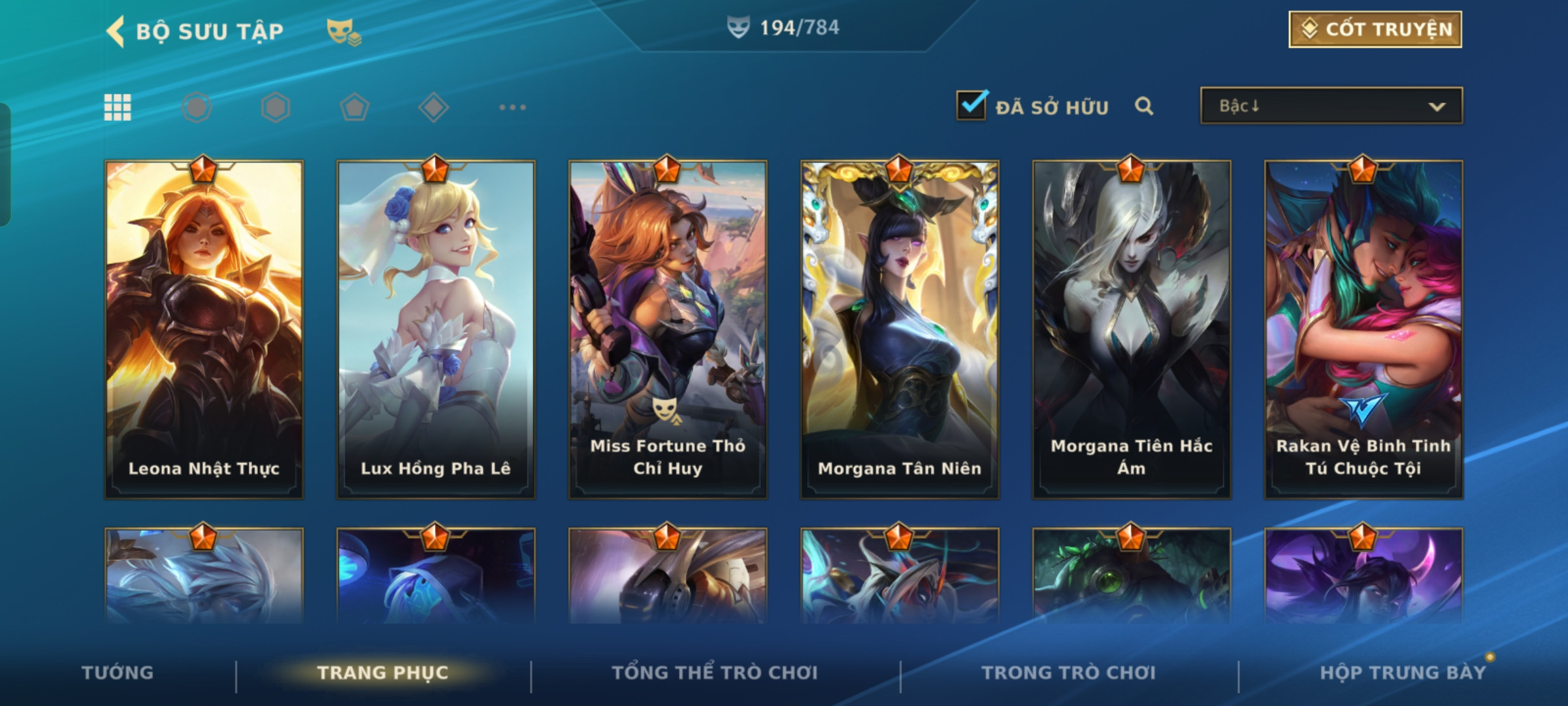This screenshot has width=1568, height=706.
Task: Go to the Hộp Trưng Bày tab
Action: pos(1403,672)
